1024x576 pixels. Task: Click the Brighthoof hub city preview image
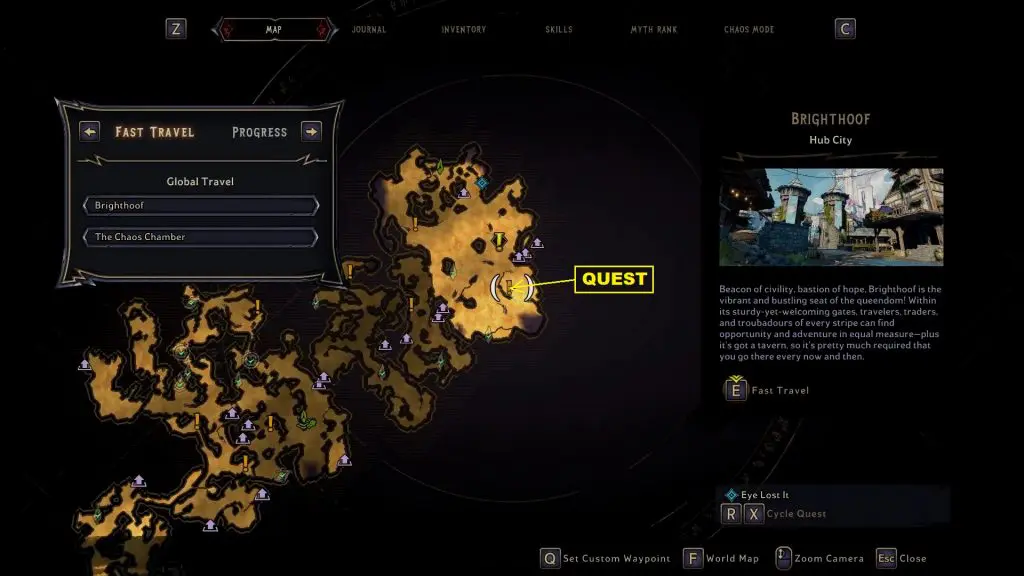click(x=831, y=217)
